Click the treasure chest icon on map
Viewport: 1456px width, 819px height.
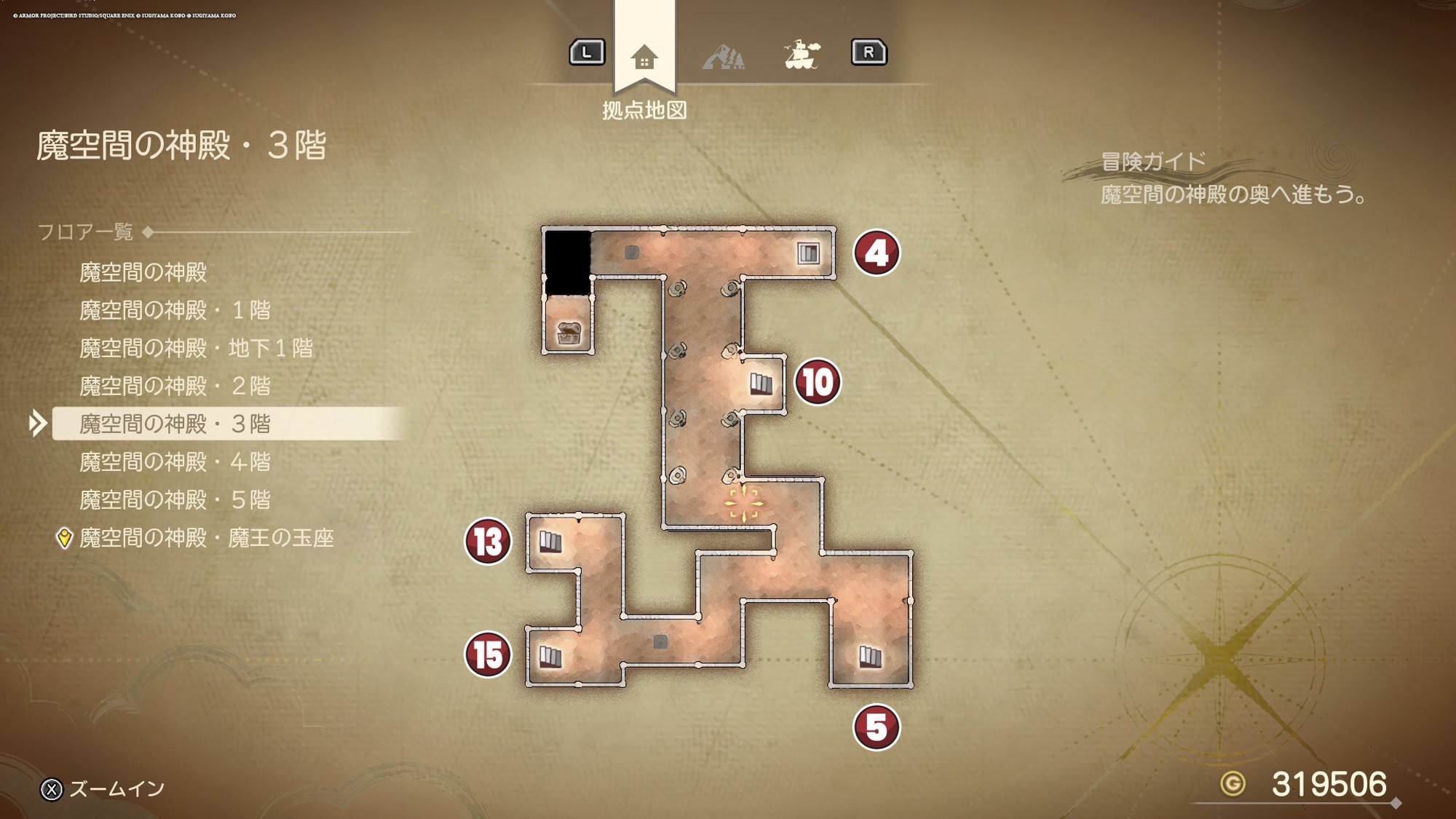569,333
